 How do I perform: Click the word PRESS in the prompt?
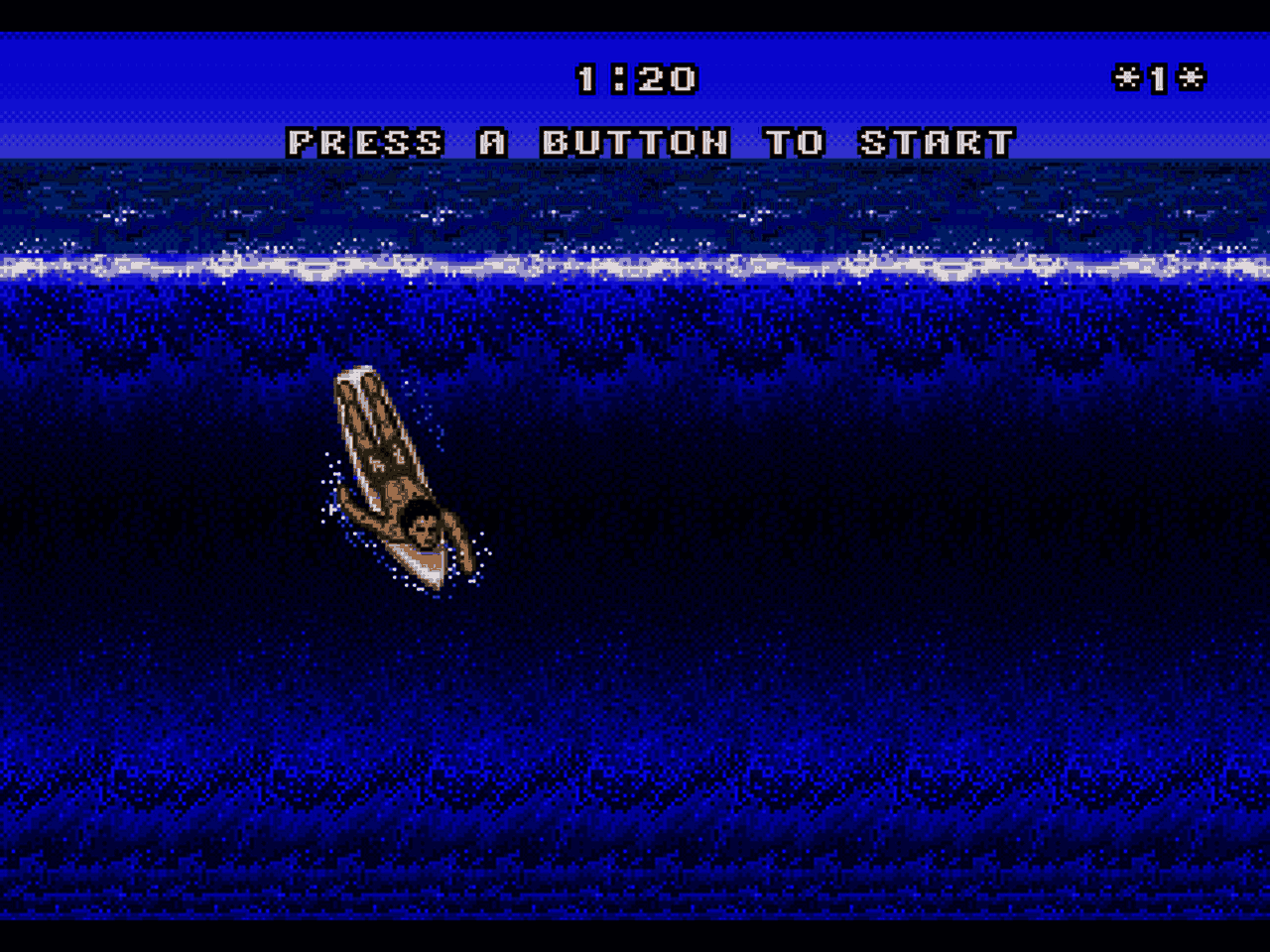[365, 143]
